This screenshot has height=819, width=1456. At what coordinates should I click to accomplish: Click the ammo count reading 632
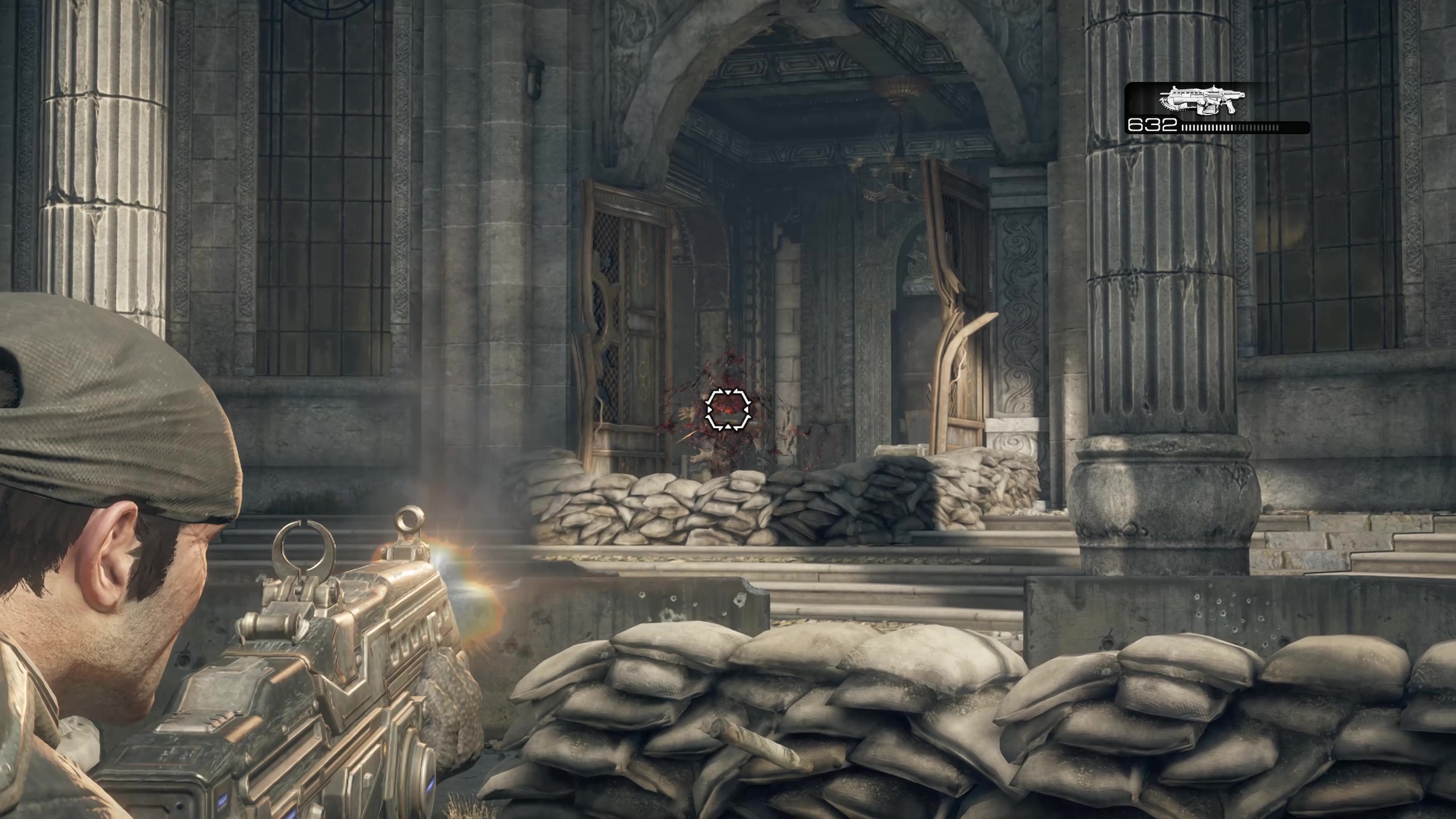tap(1153, 126)
